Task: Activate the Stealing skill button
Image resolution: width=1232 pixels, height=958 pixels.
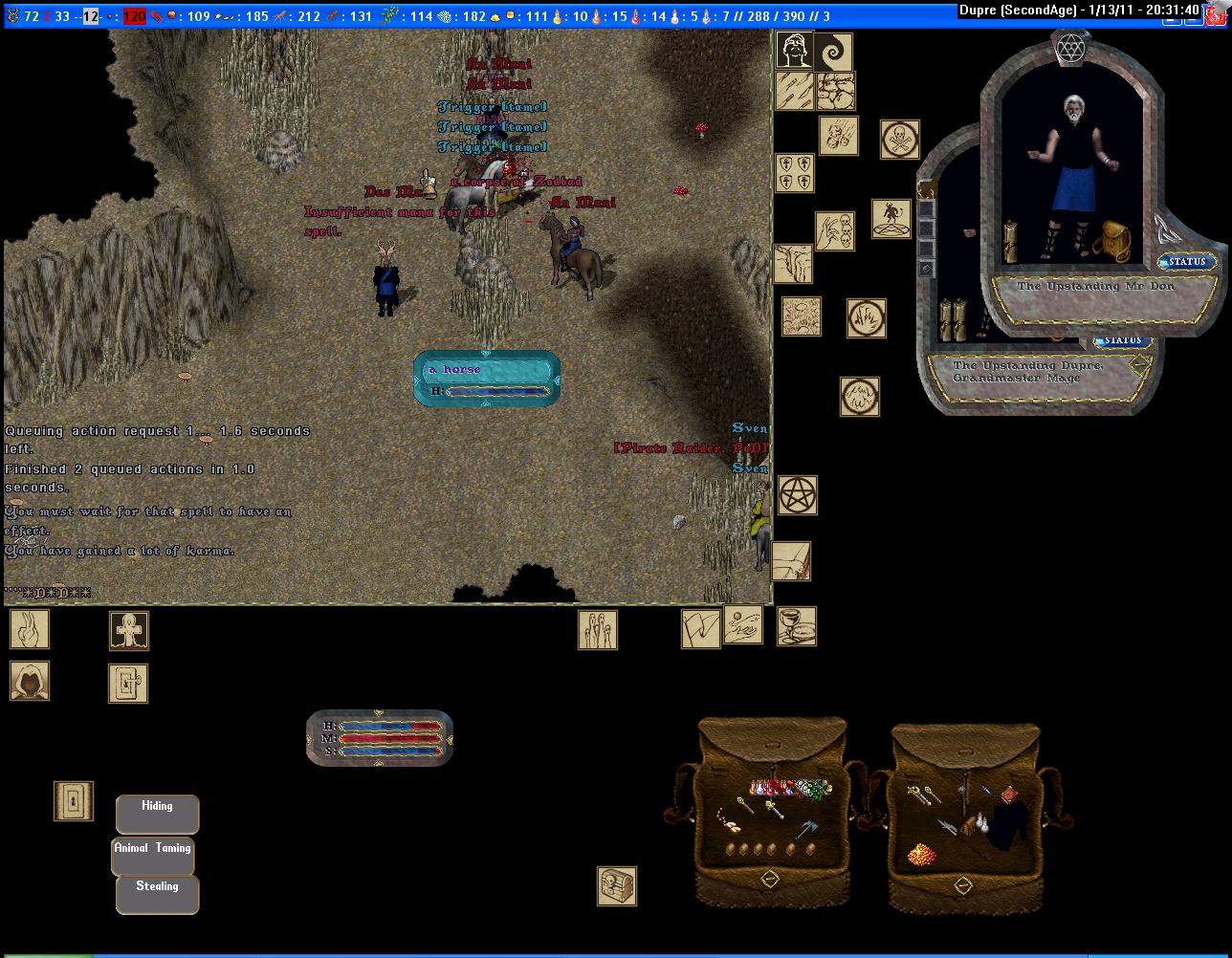Action: pyautogui.click(x=157, y=894)
